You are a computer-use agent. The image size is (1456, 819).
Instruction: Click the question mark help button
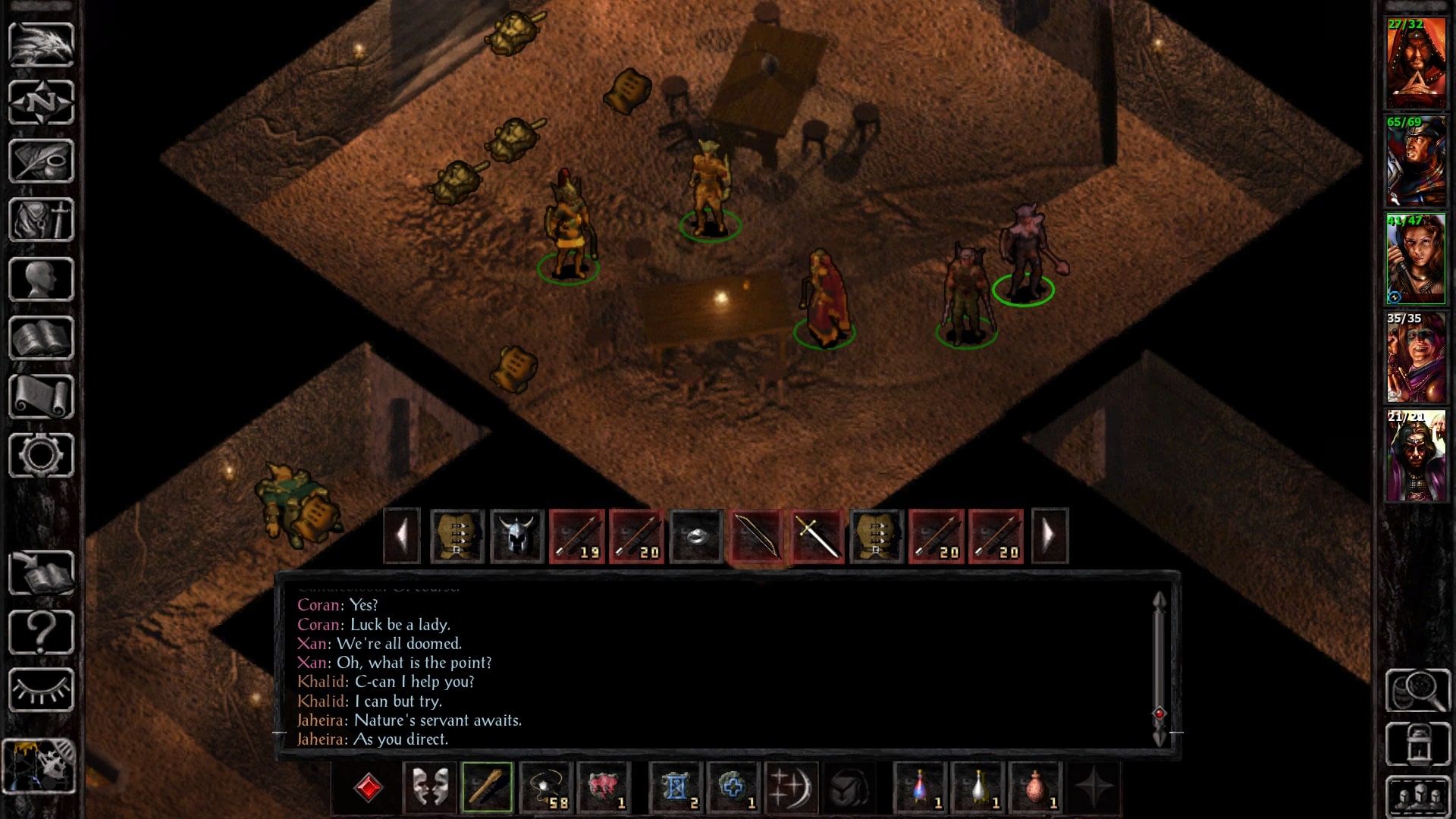click(x=41, y=632)
